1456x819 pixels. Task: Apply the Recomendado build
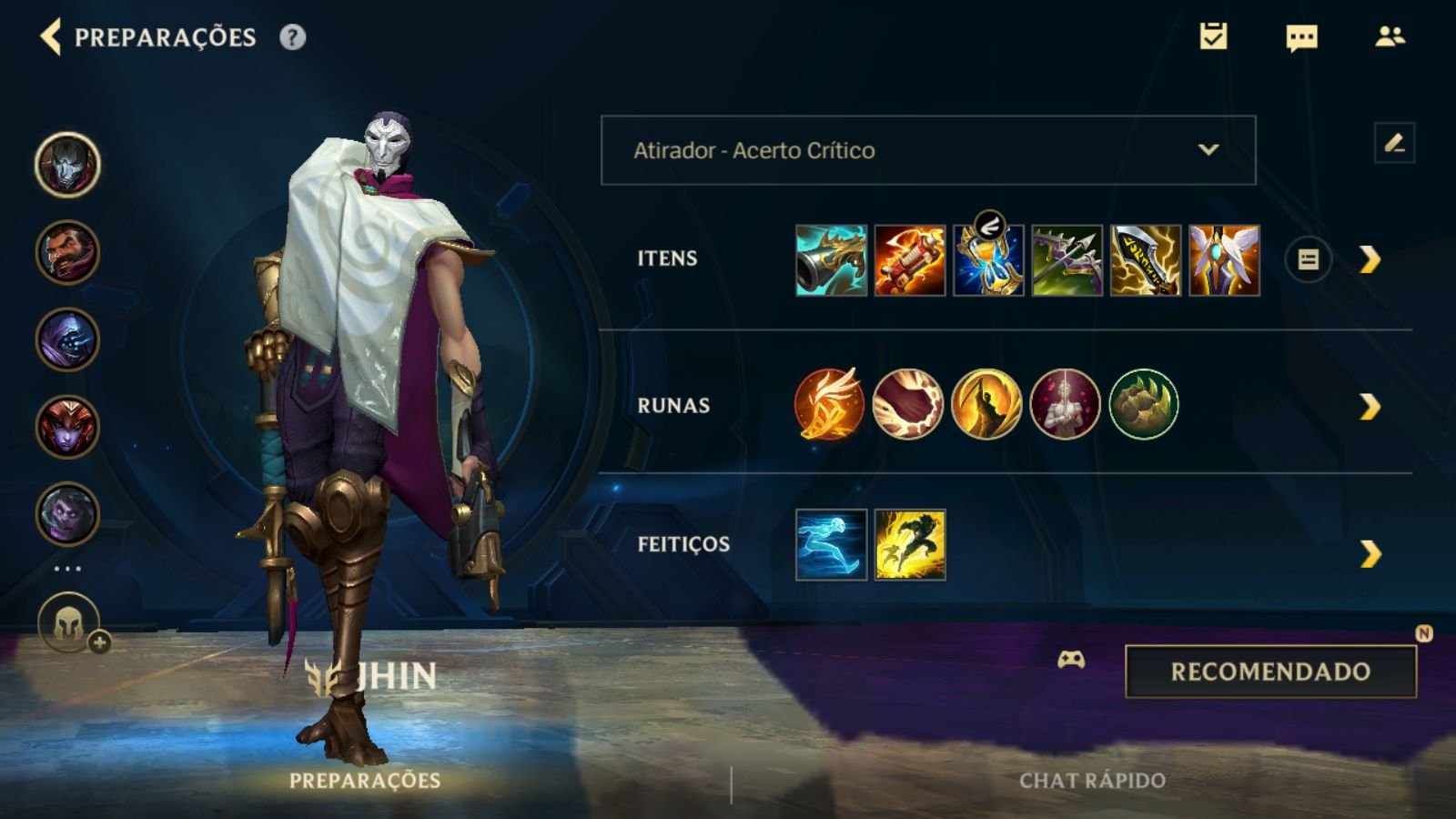coord(1270,672)
